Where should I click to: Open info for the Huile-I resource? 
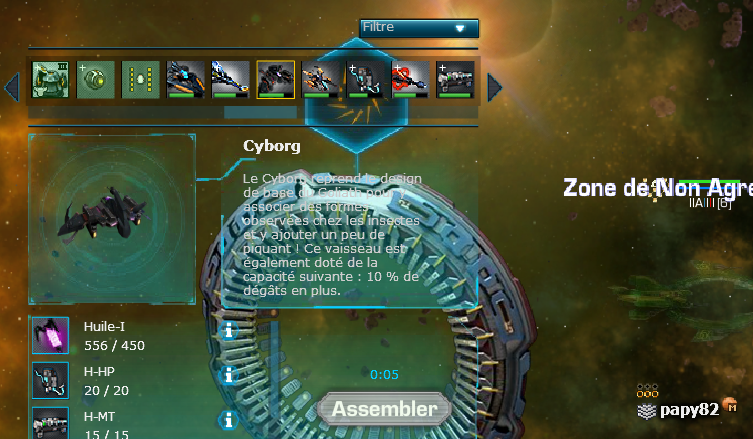pyautogui.click(x=229, y=331)
